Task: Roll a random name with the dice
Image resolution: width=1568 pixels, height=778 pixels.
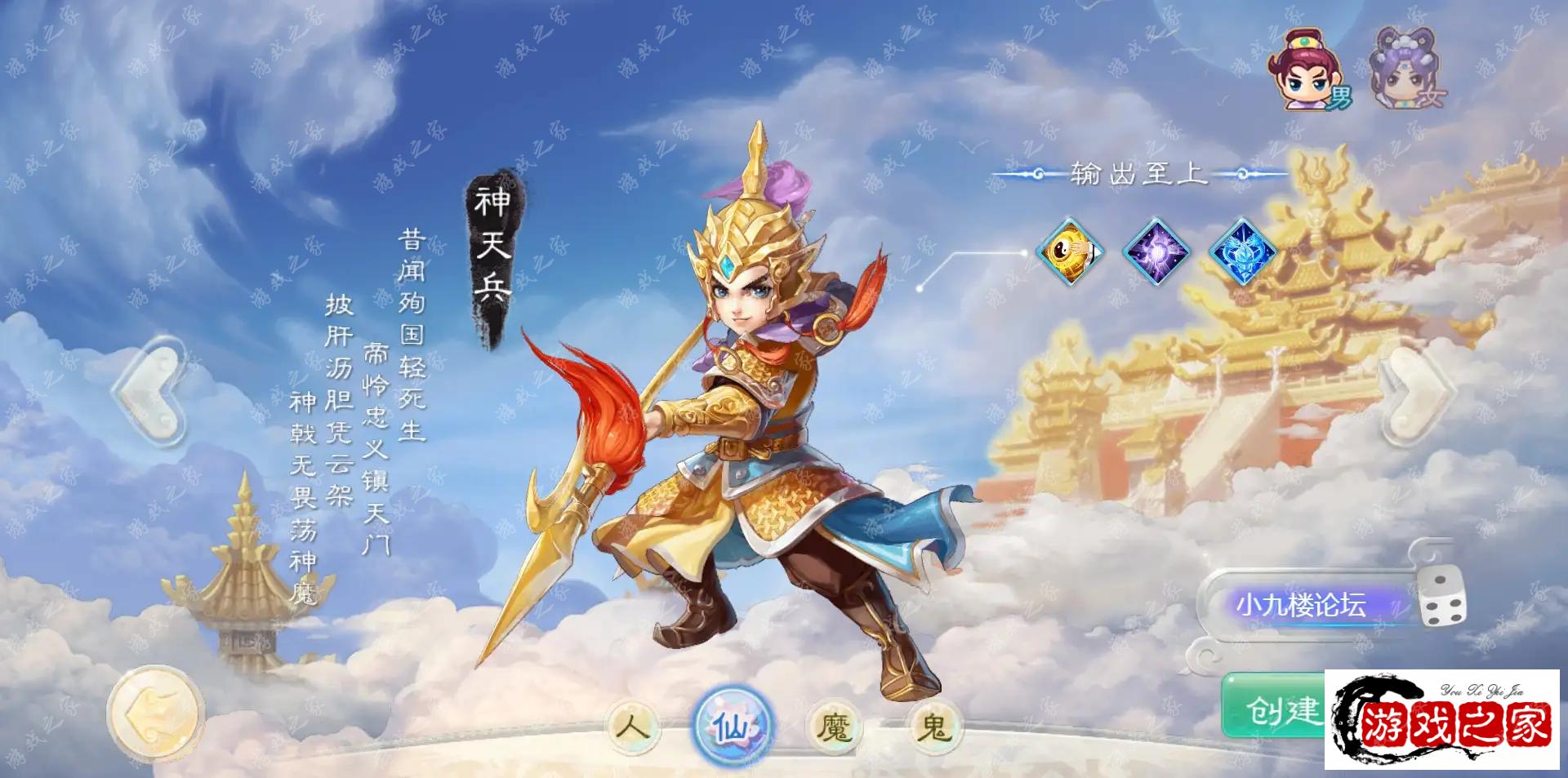Action: (x=1441, y=598)
